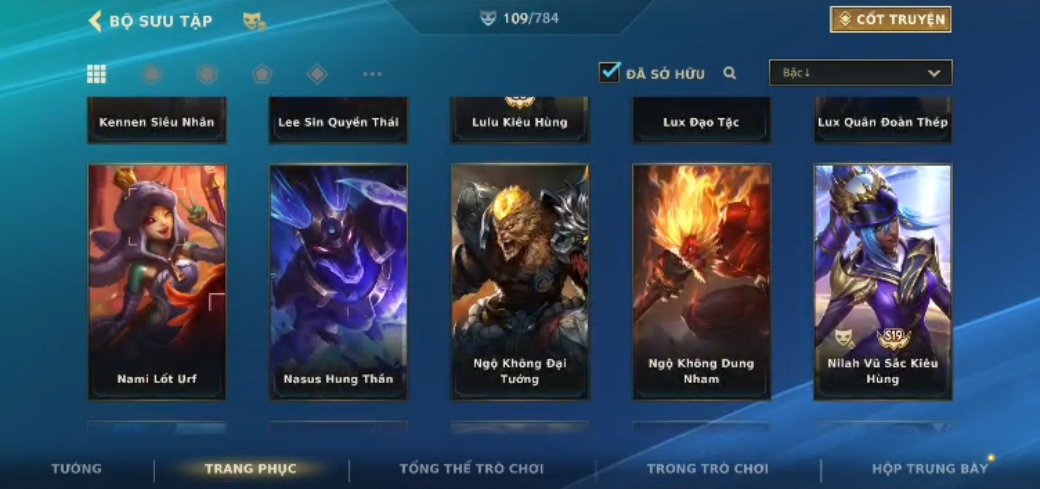The image size is (1040, 489).
Task: Select the Kennen Siêu Nhân card
Action: 157,121
